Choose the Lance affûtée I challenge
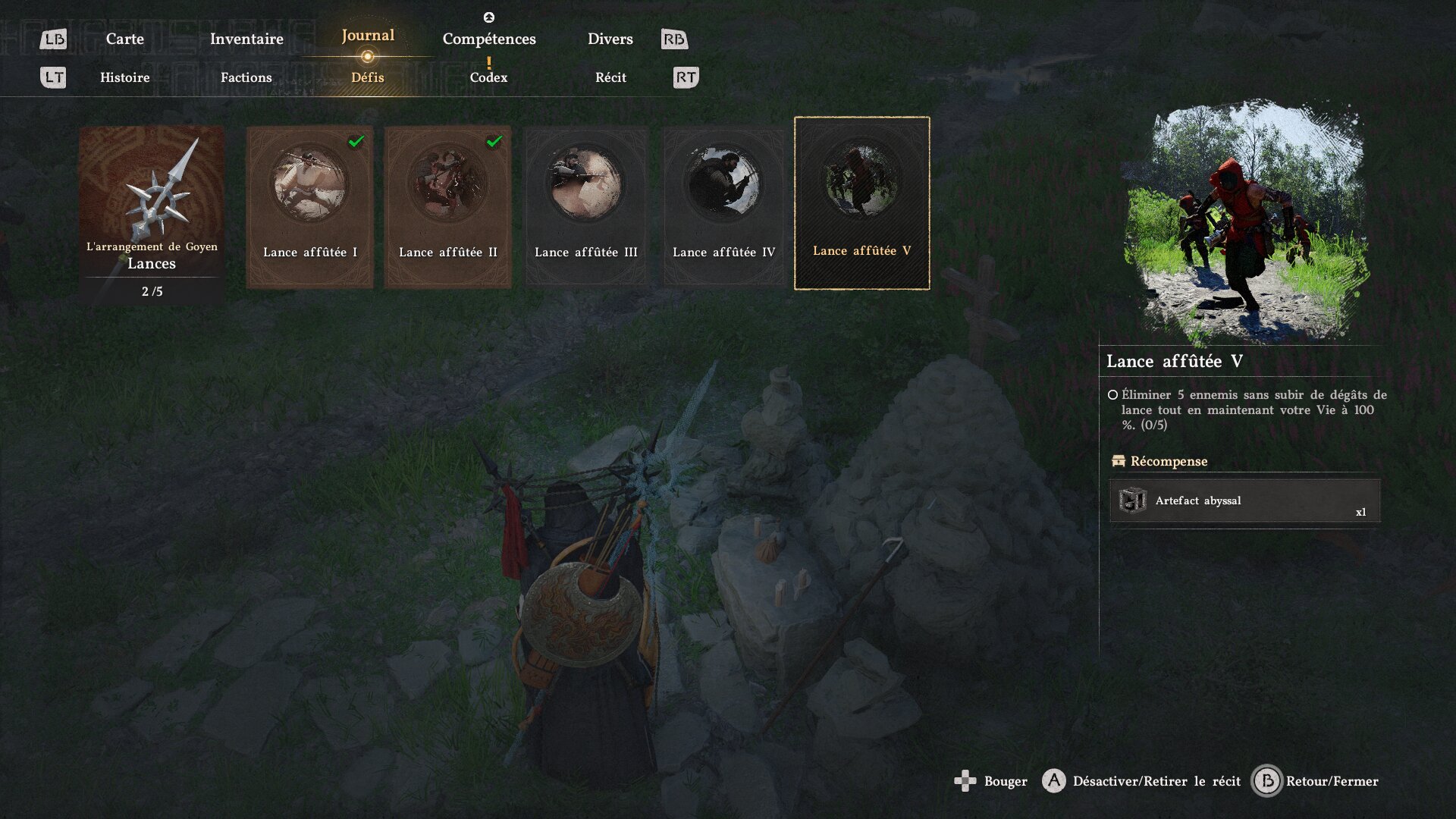1456x819 pixels. coord(309,206)
